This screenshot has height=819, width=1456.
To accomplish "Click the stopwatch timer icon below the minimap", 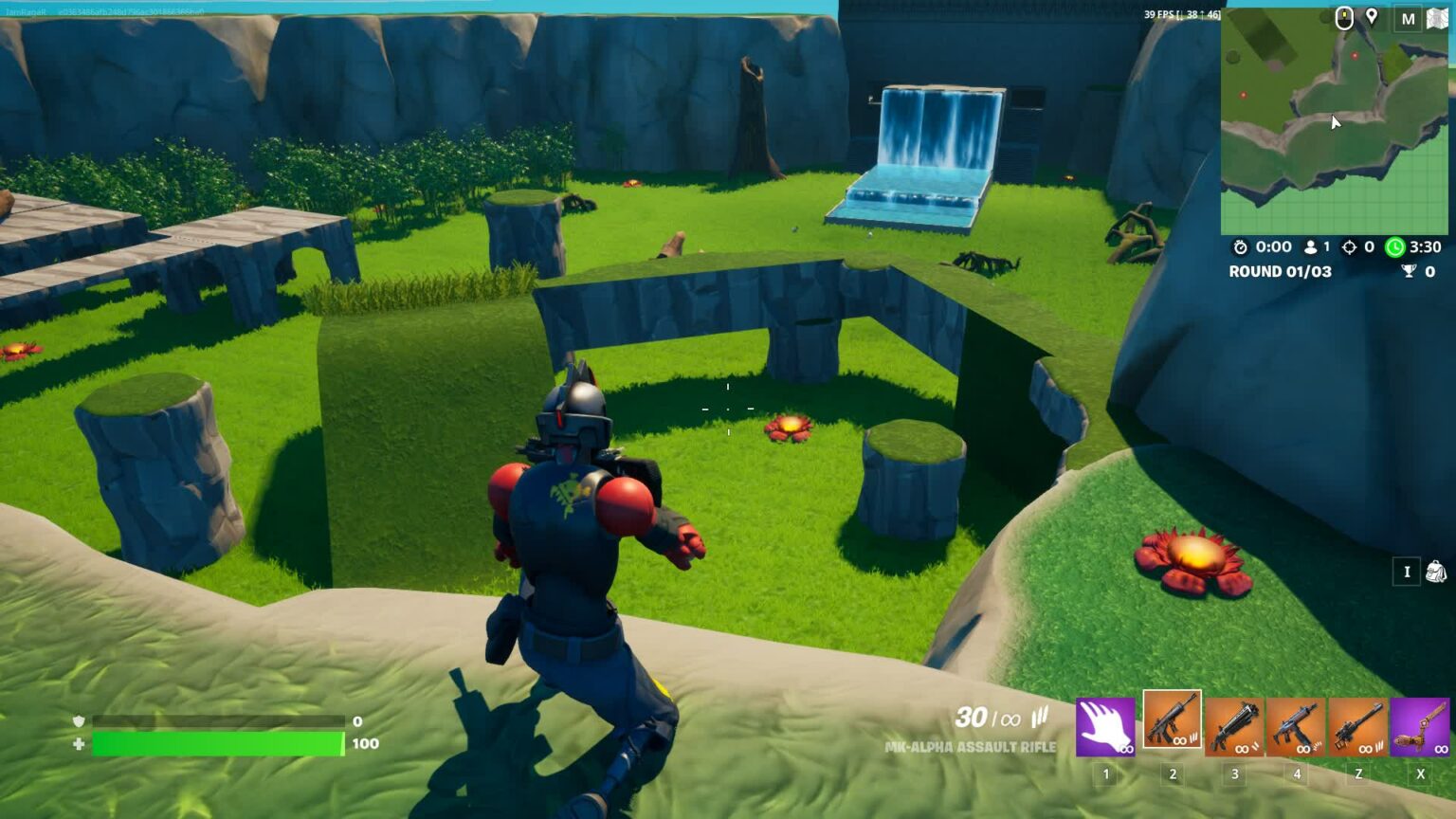I will point(1240,247).
